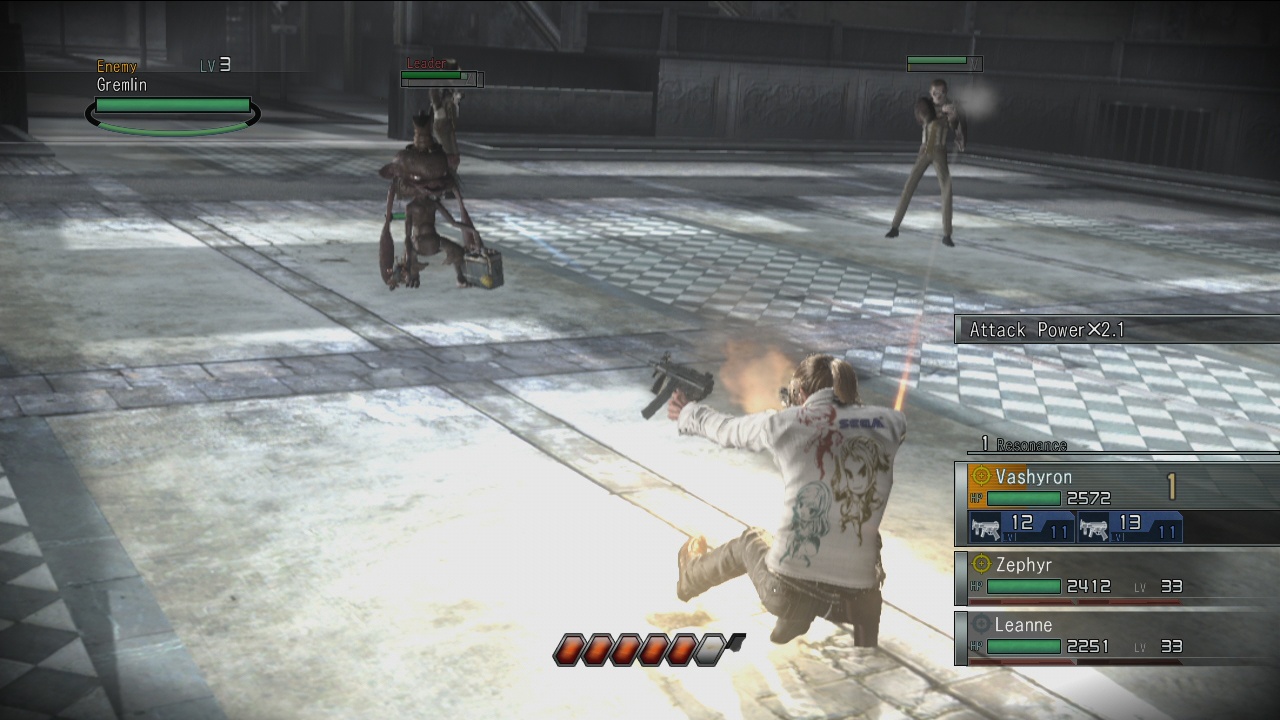1280x720 pixels.
Task: Click Gremlin's circular health gauge
Action: (x=172, y=113)
